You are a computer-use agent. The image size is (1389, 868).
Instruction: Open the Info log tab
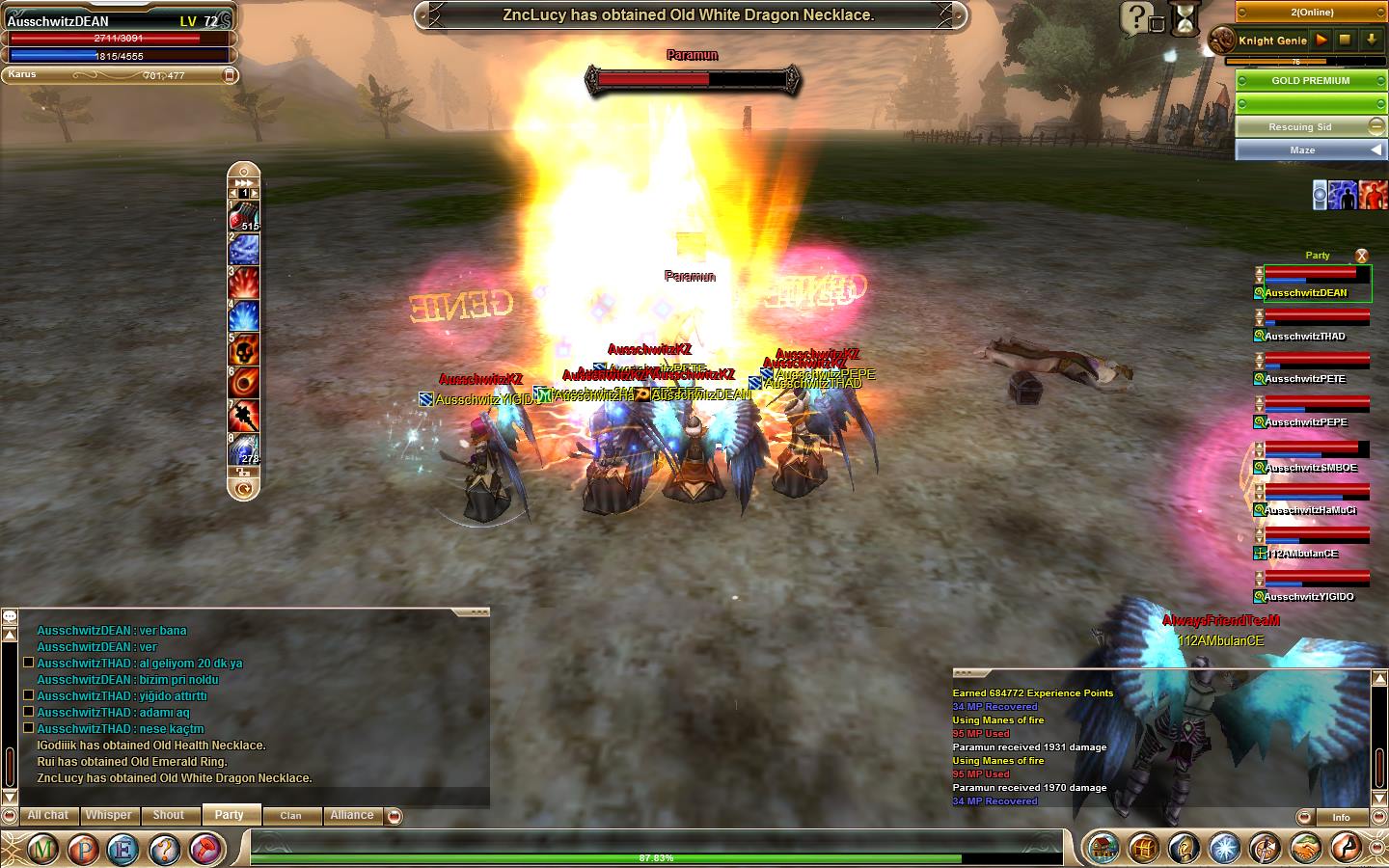(x=1341, y=817)
